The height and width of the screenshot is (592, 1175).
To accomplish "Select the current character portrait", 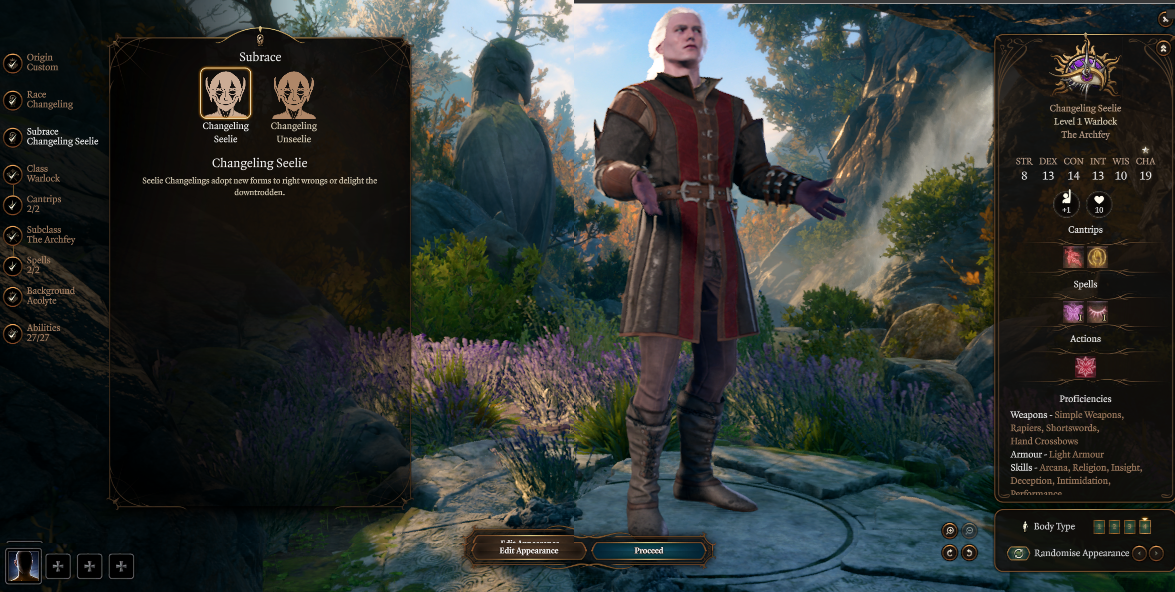I will (x=23, y=566).
